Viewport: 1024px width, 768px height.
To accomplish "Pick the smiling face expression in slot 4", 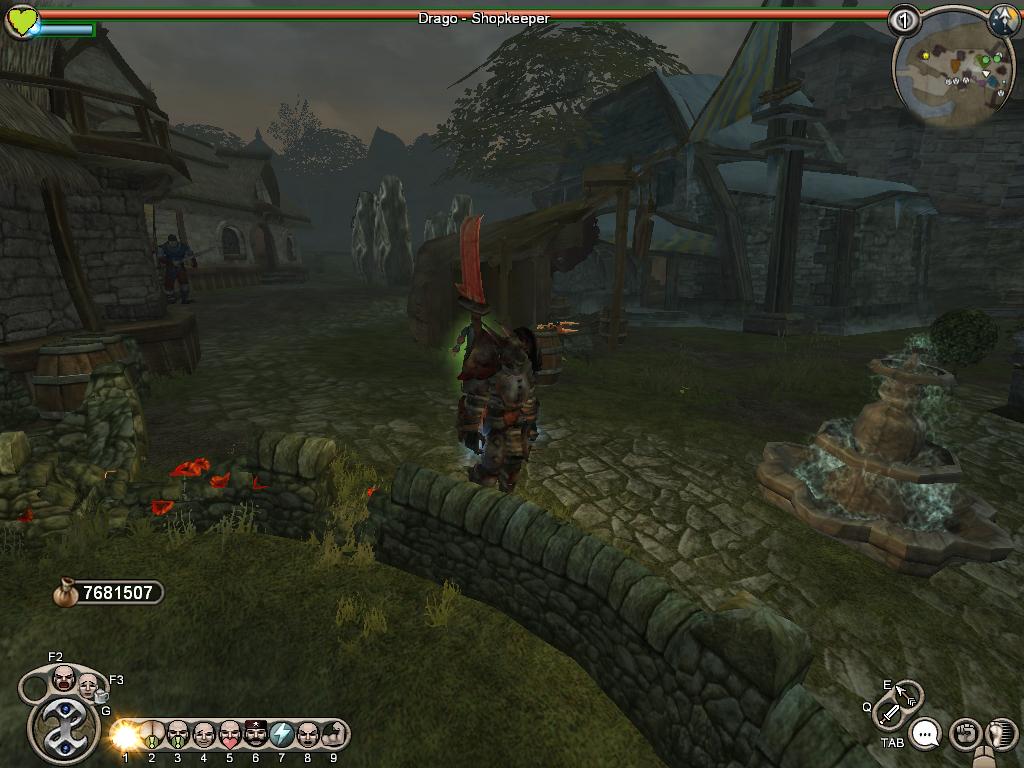I will 204,735.
